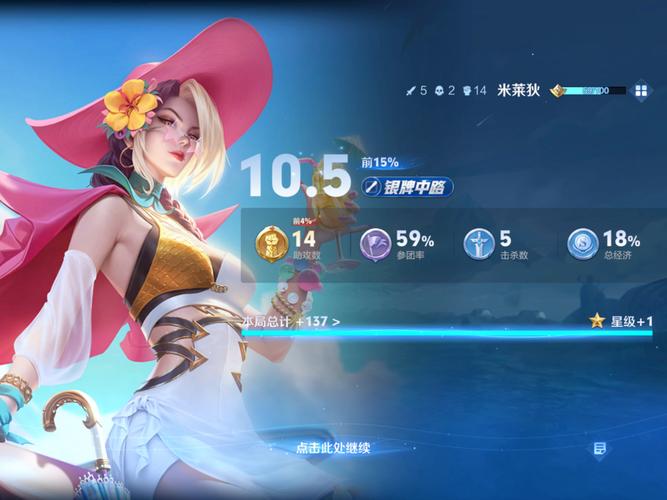667x500 pixels.
Task: Open the four-square grid menu icon
Action: tap(639, 90)
